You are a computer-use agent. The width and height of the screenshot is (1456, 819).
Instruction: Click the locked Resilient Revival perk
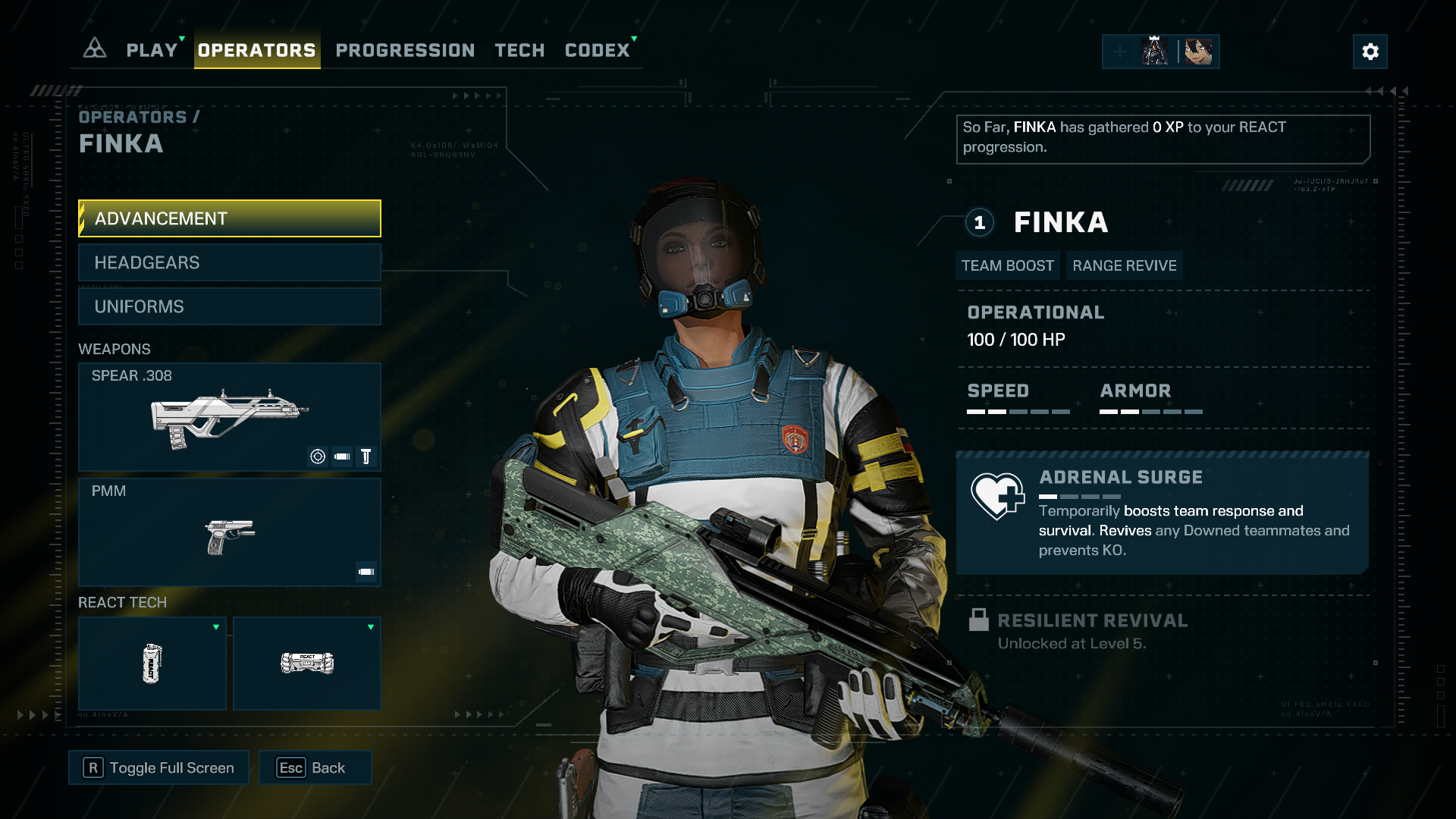(1092, 631)
